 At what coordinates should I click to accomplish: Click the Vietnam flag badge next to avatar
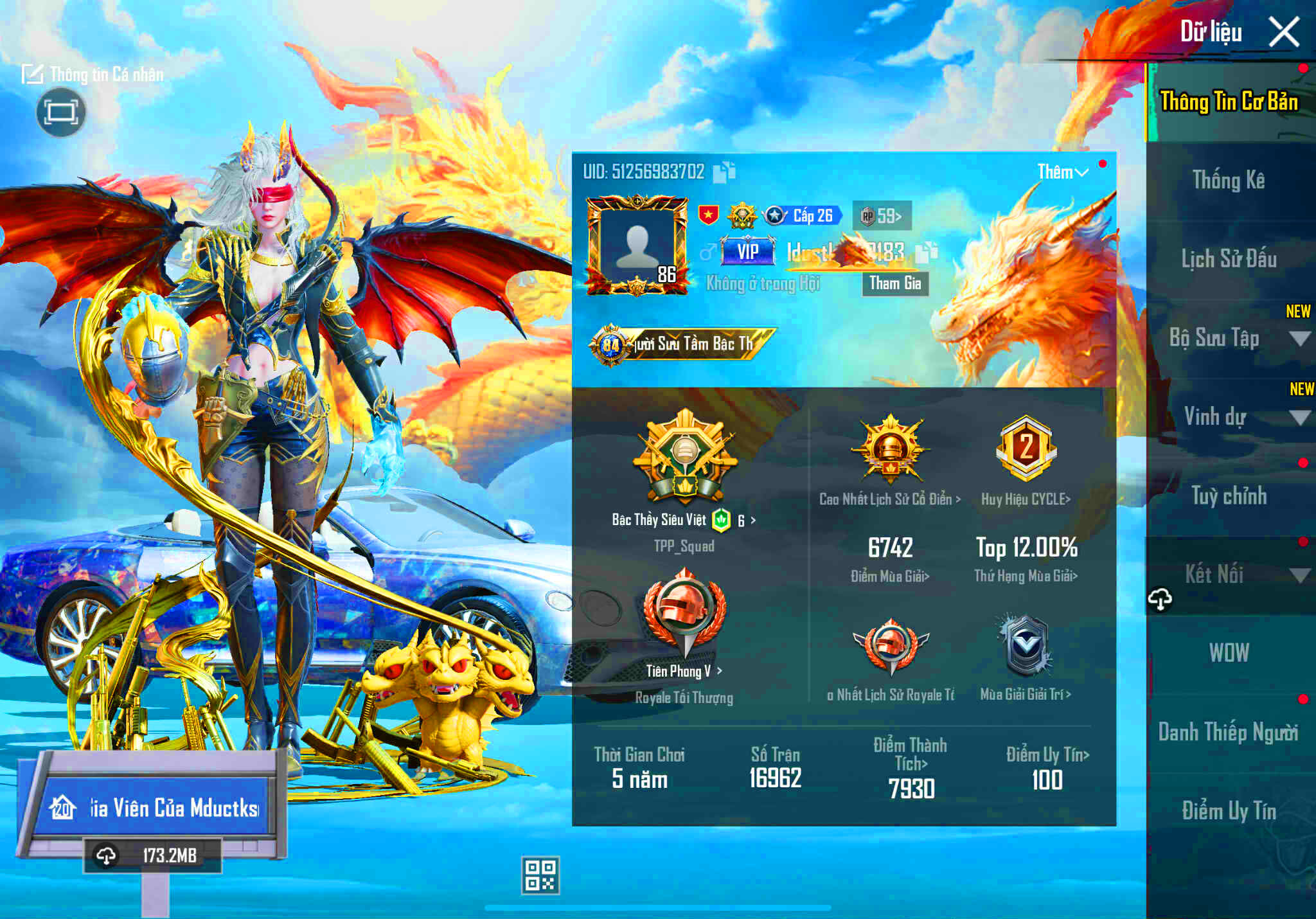coord(709,215)
